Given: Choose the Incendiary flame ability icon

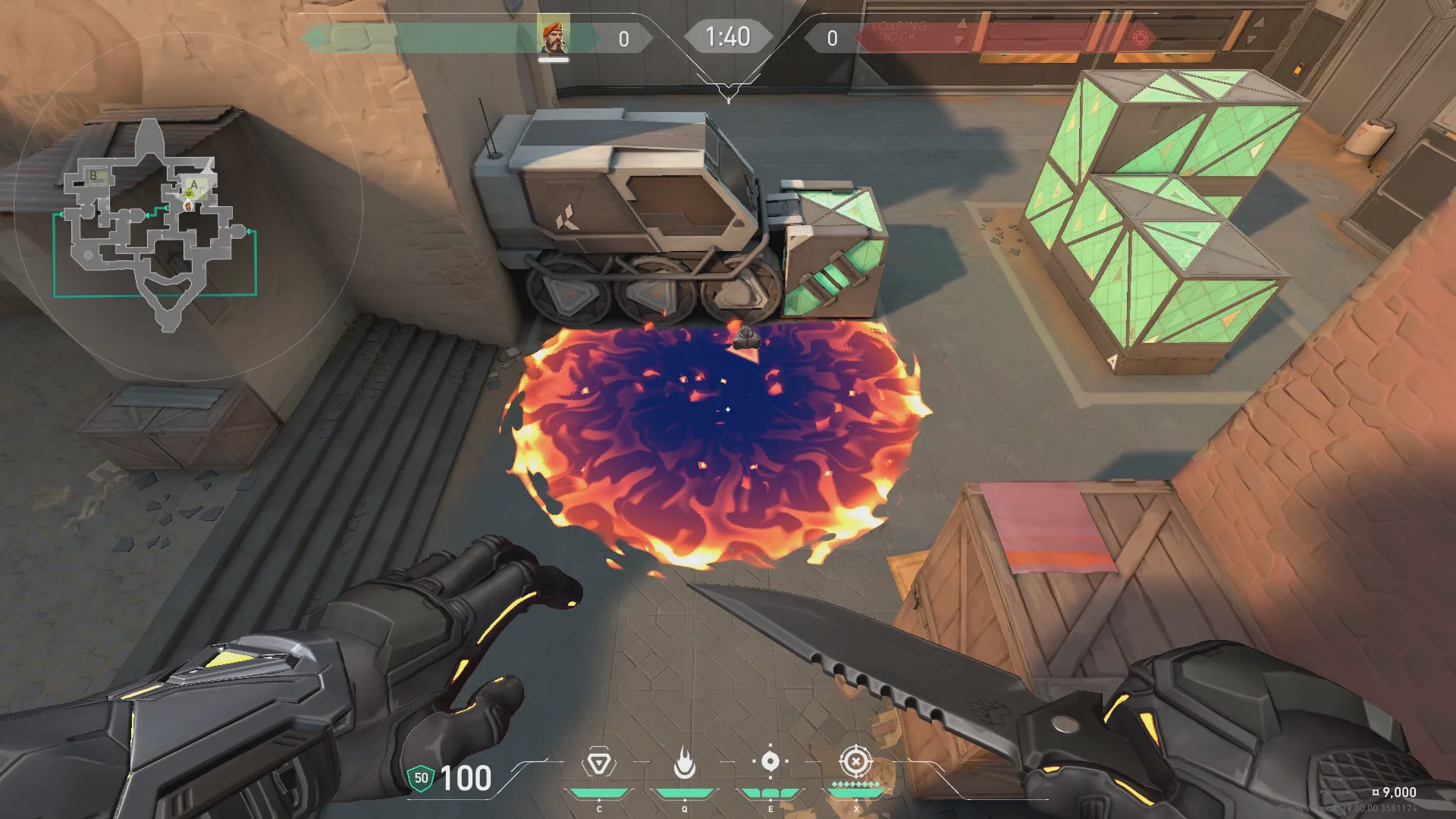Looking at the screenshot, I should click(685, 763).
